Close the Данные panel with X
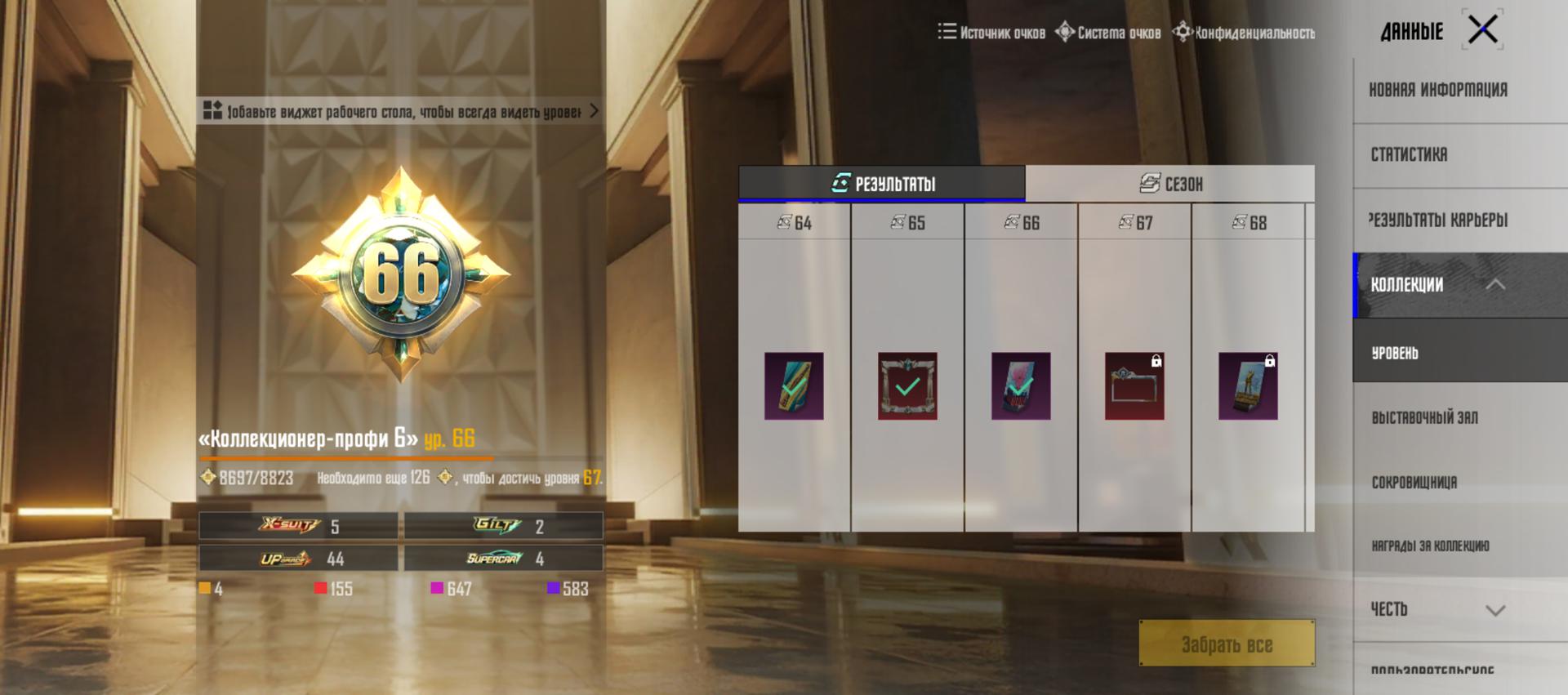The width and height of the screenshot is (1568, 695). pyautogui.click(x=1482, y=30)
